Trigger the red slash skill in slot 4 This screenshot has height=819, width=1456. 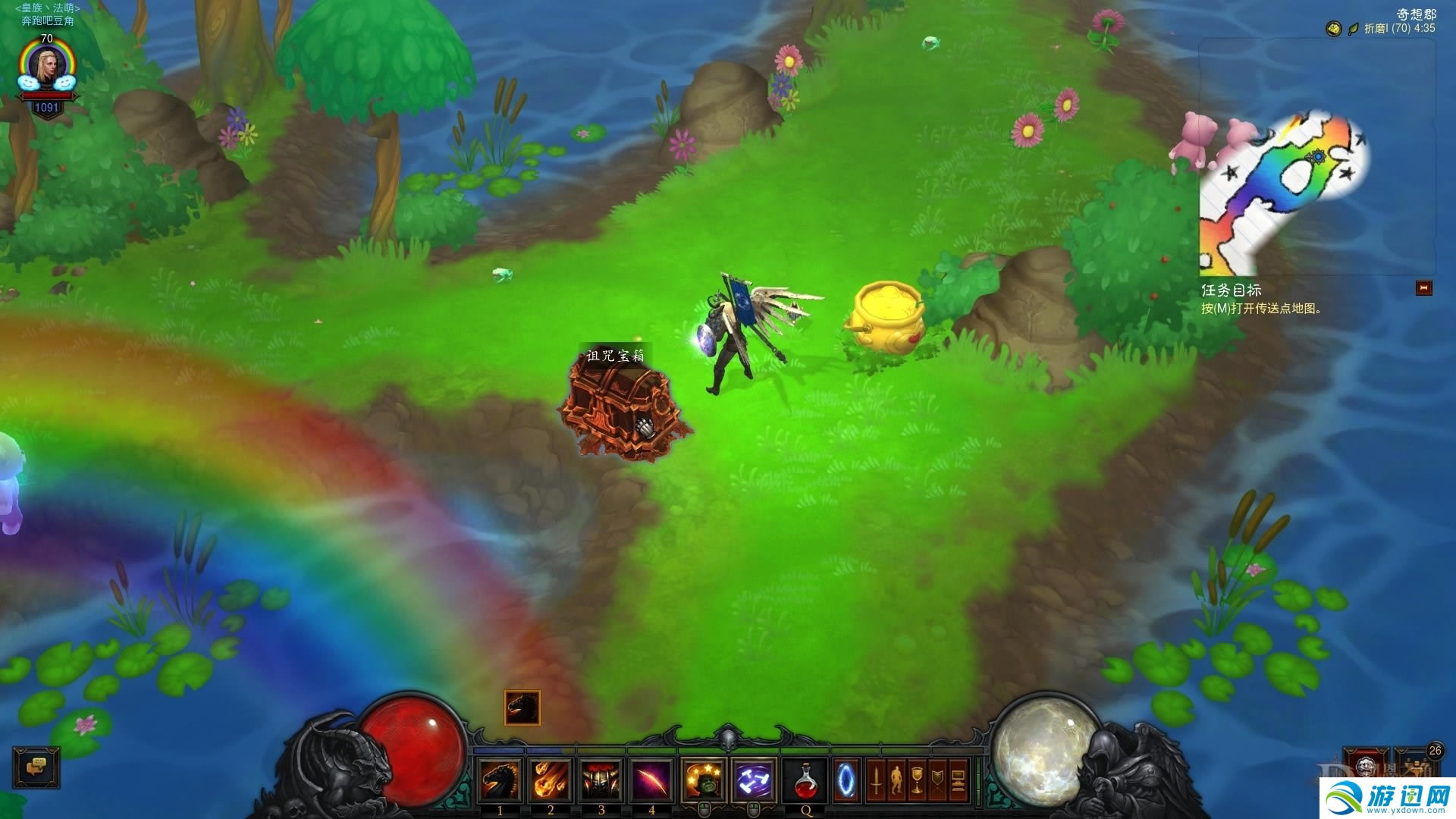coord(651,780)
